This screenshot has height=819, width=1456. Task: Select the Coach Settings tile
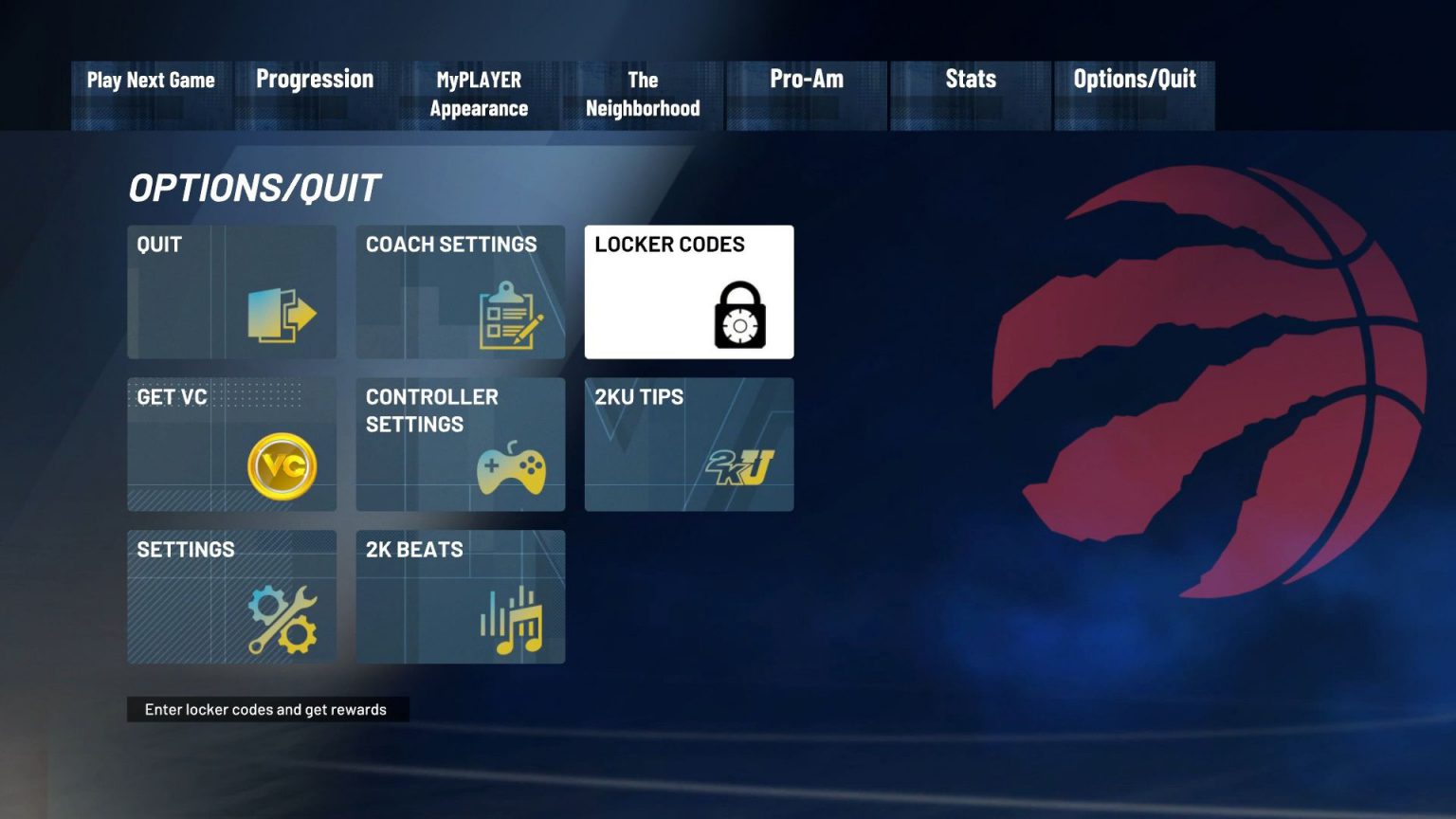coord(460,292)
